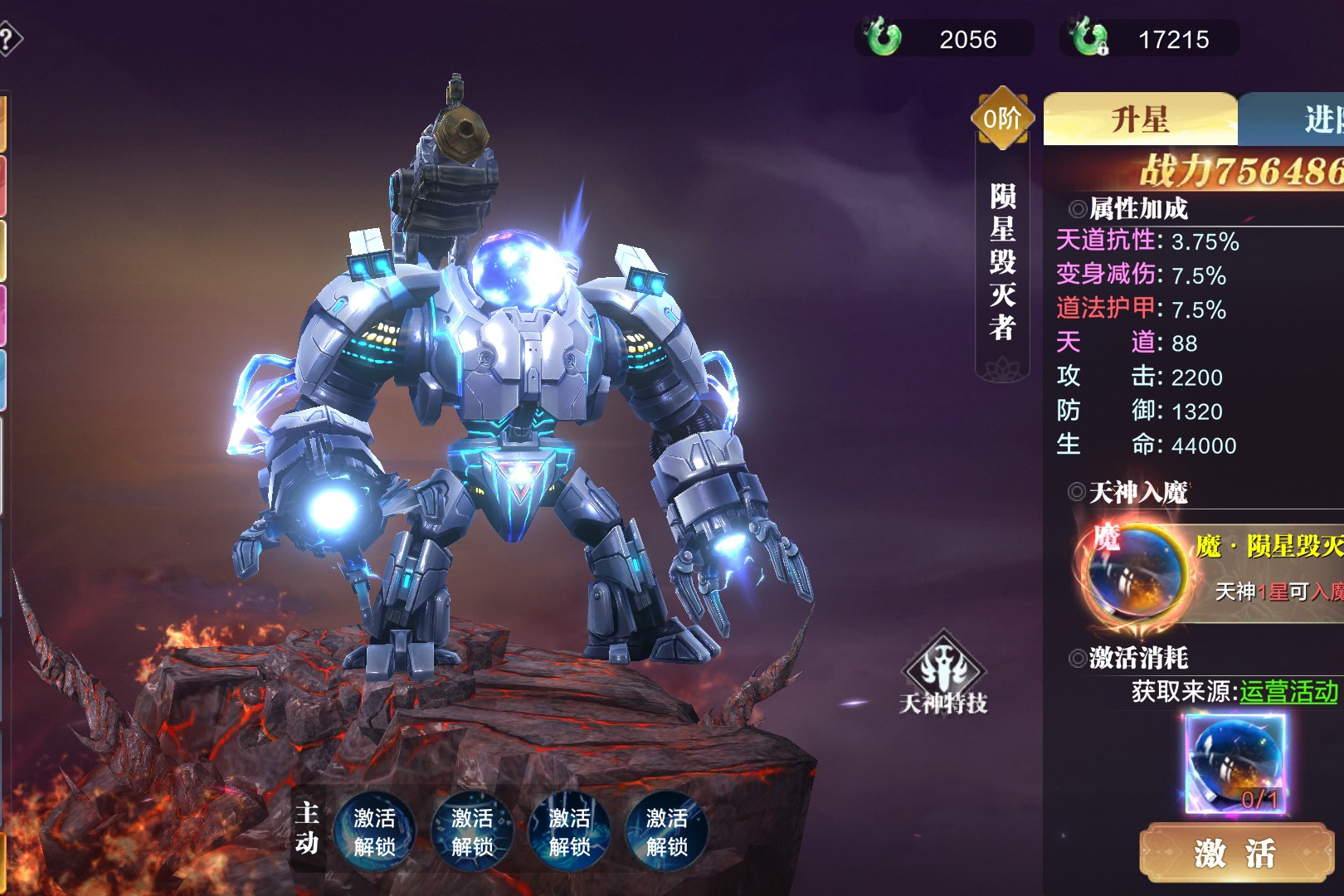The height and width of the screenshot is (896, 1344).
Task: Open the 魔·陨星毁灭 demon orb icon
Action: tap(1134, 570)
